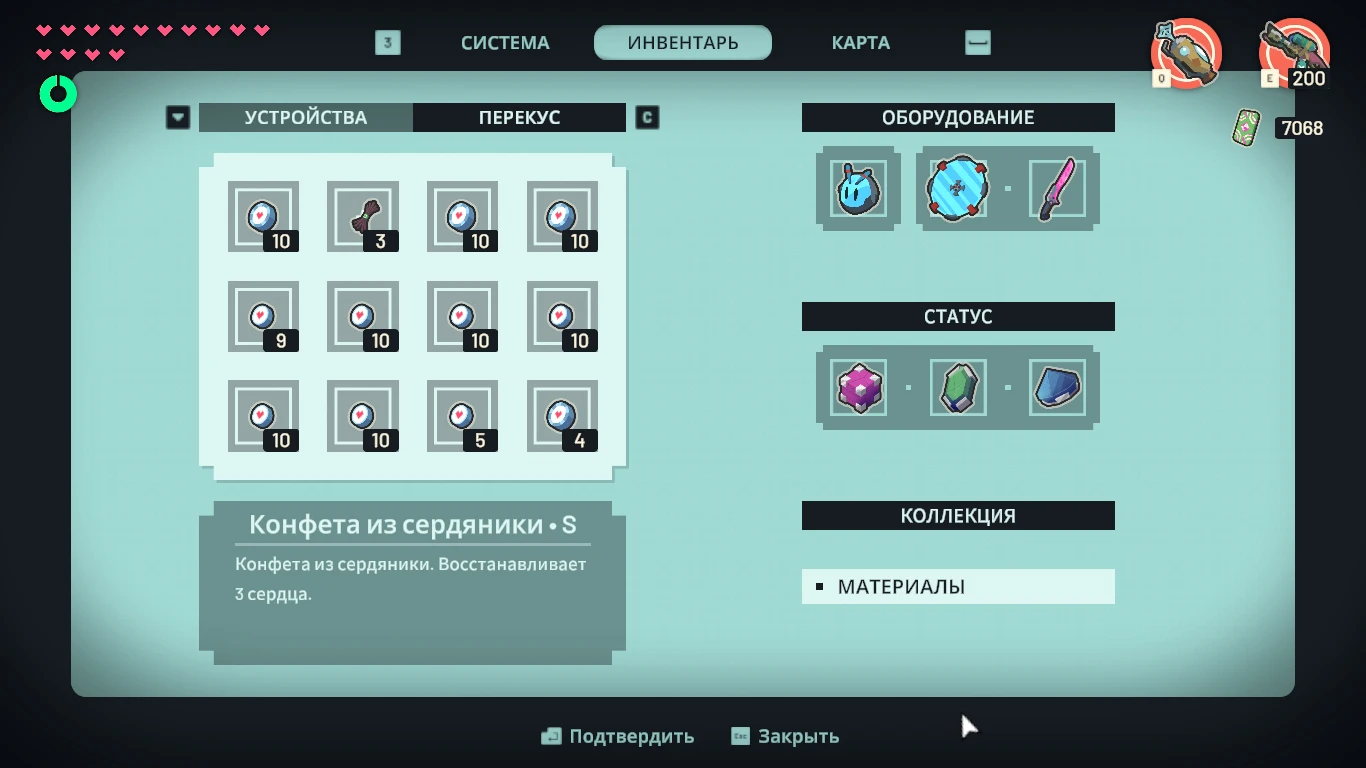Select the green crystal in СТАТУС panel
This screenshot has width=1366, height=768.
click(x=958, y=388)
